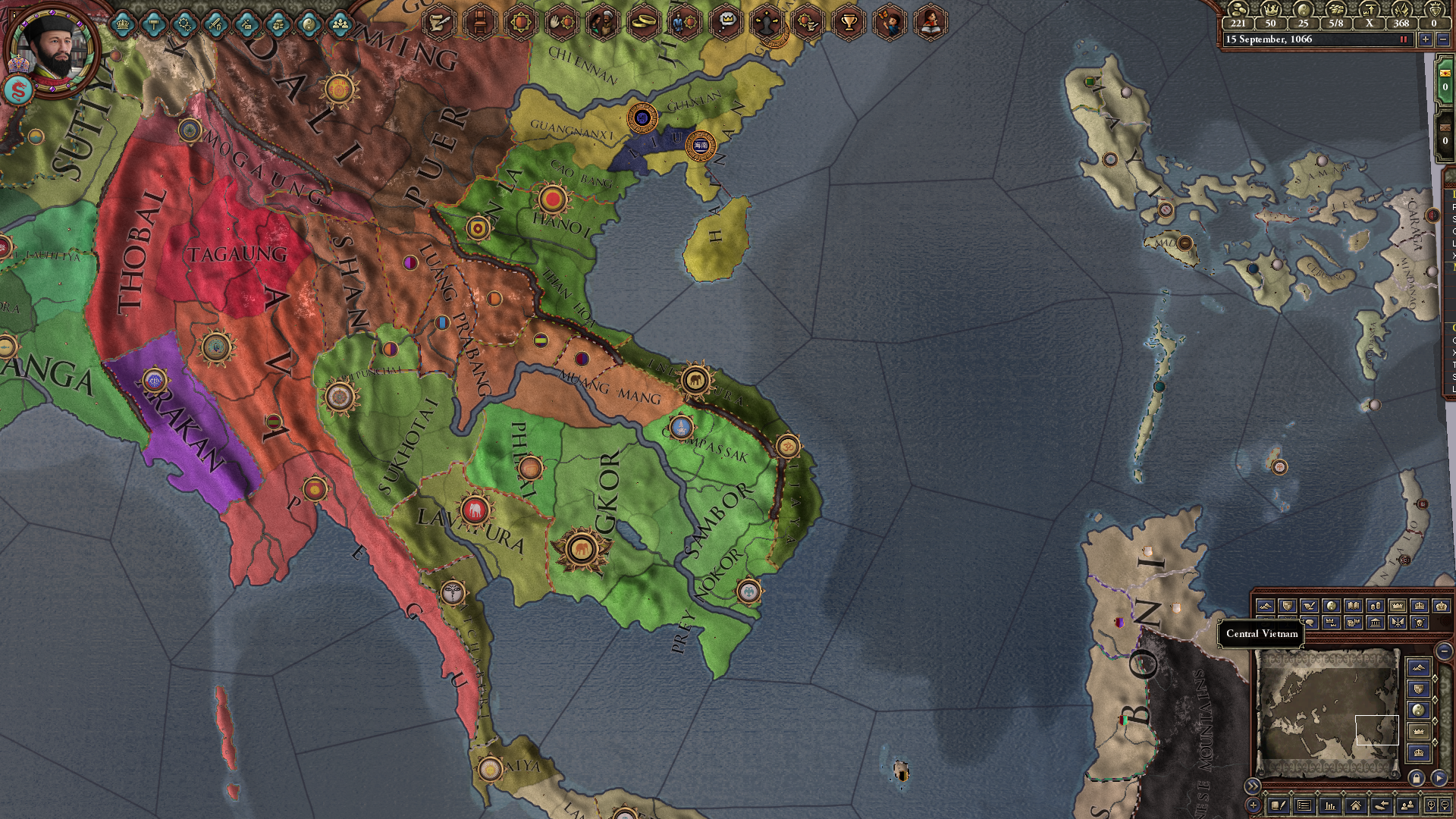This screenshot has width=1456, height=819.
Task: Select kingdoms mapmode with crown button
Action: pos(1419,730)
